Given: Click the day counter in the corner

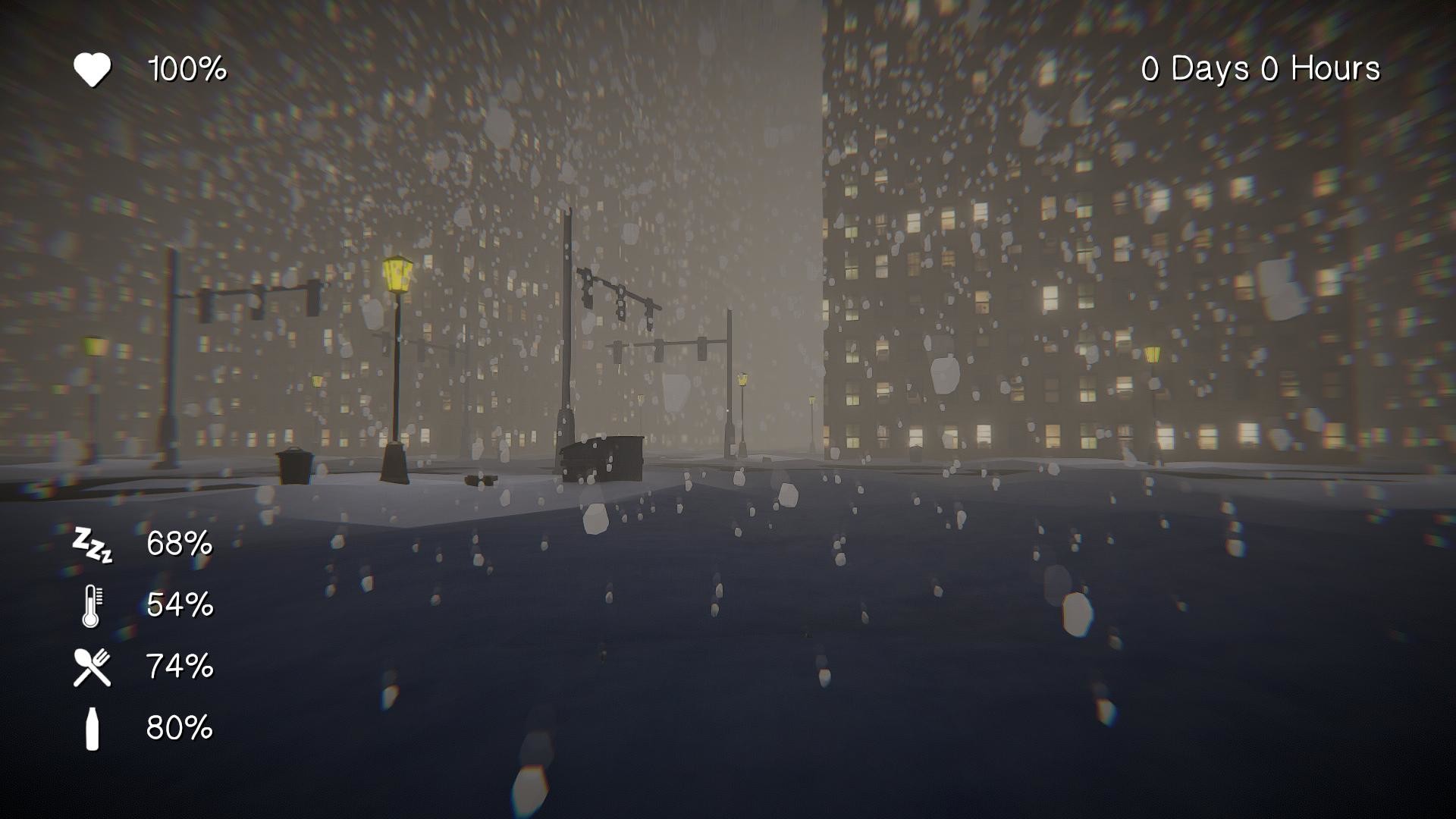Looking at the screenshot, I should point(1259,68).
